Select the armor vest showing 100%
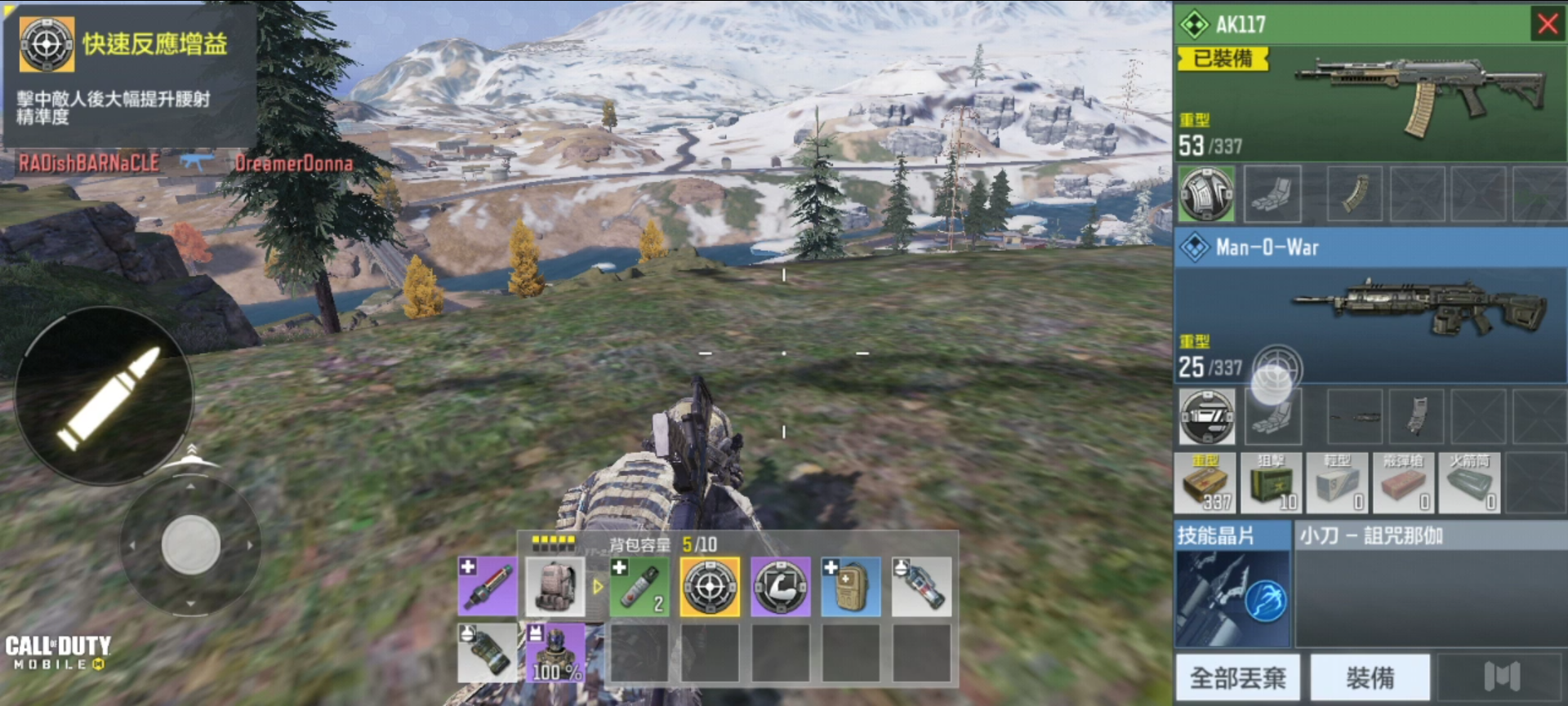Screen dimensions: 1568x706 [x=555, y=653]
